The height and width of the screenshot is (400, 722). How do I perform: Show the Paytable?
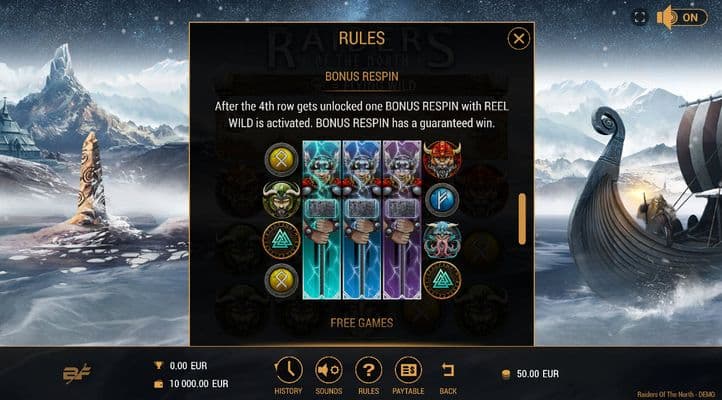pyautogui.click(x=408, y=370)
